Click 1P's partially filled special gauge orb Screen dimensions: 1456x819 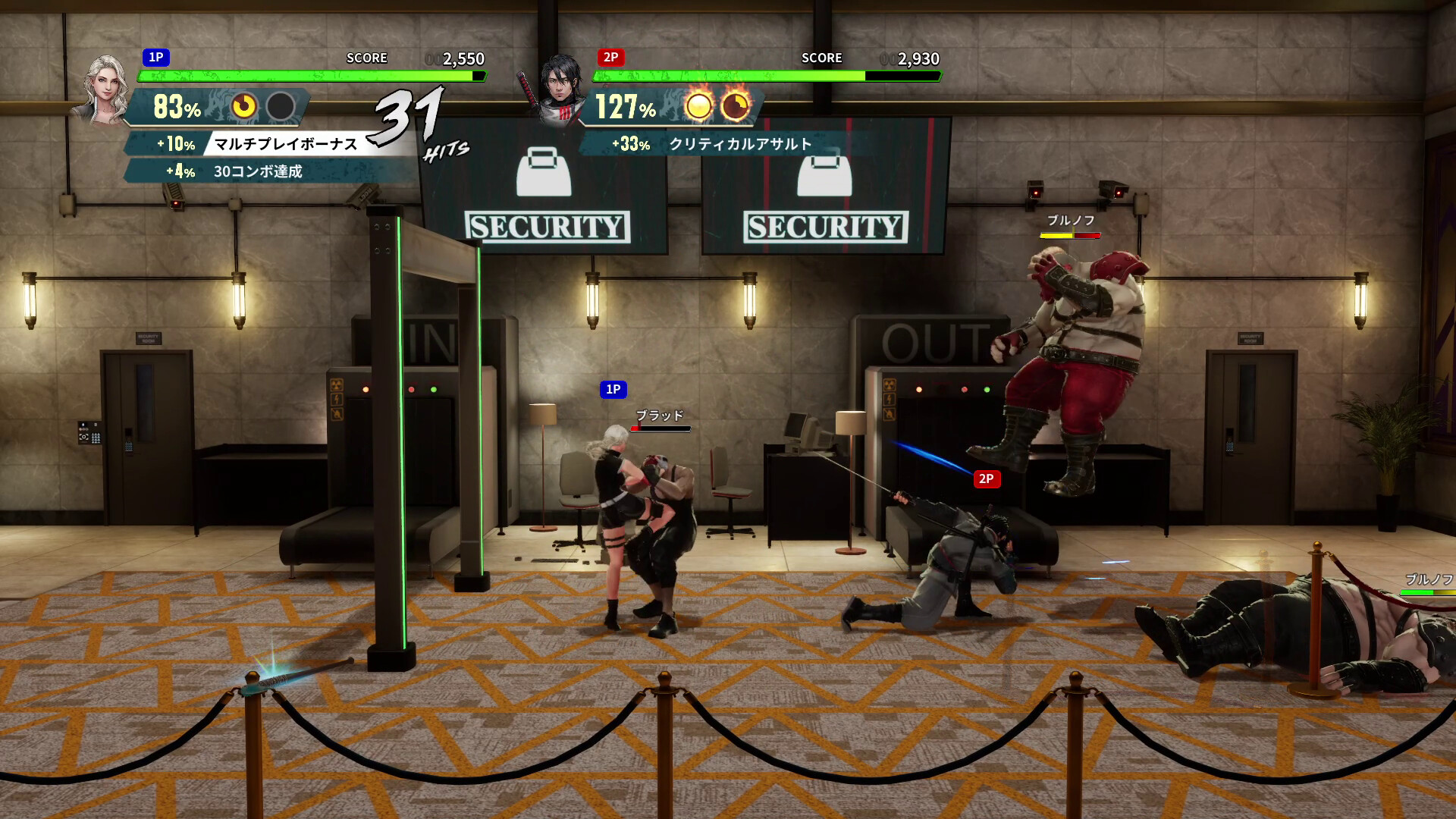244,106
